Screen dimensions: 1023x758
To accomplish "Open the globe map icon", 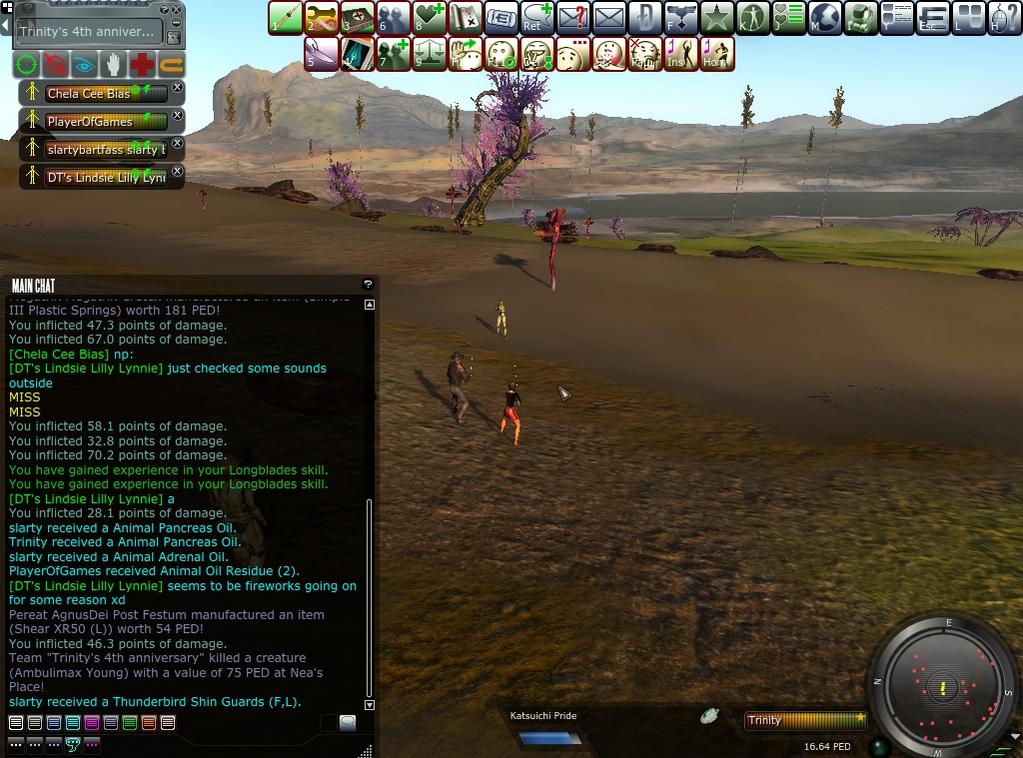I will [825, 18].
